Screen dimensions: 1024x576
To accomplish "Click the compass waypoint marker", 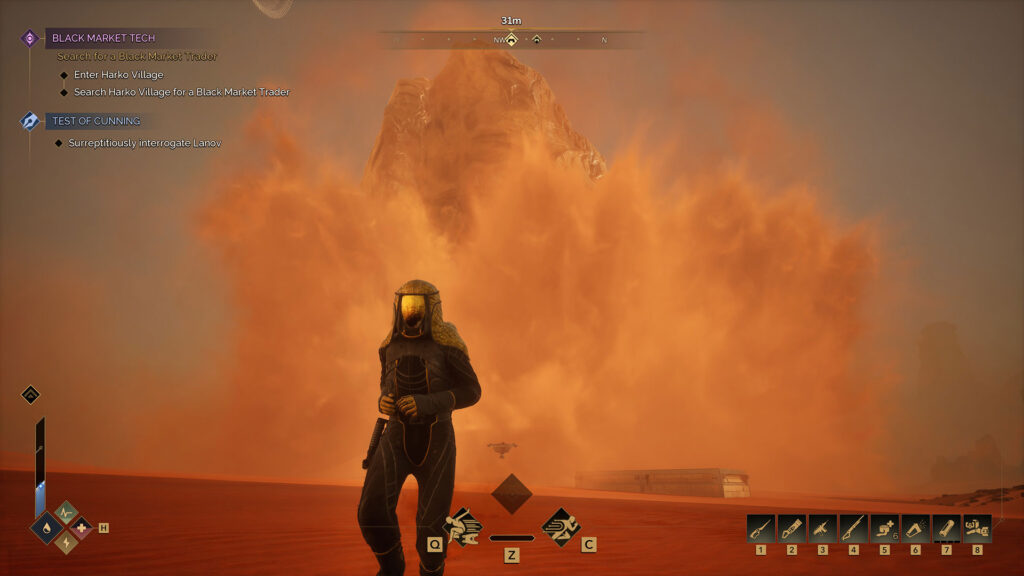I will [511, 40].
